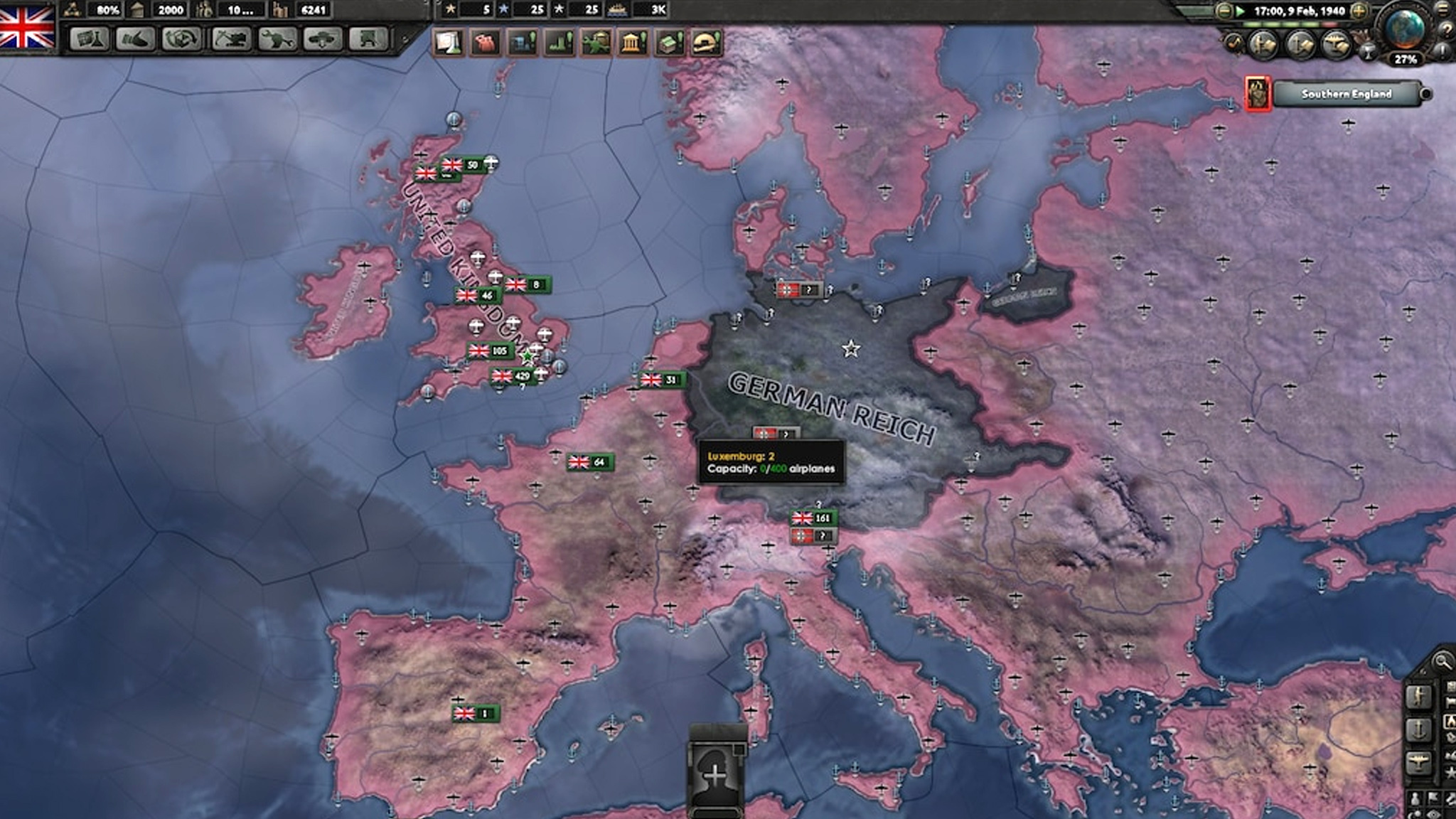The height and width of the screenshot is (819, 1456).
Task: Increase game speed with the plus button
Action: pyautogui.click(x=1358, y=11)
